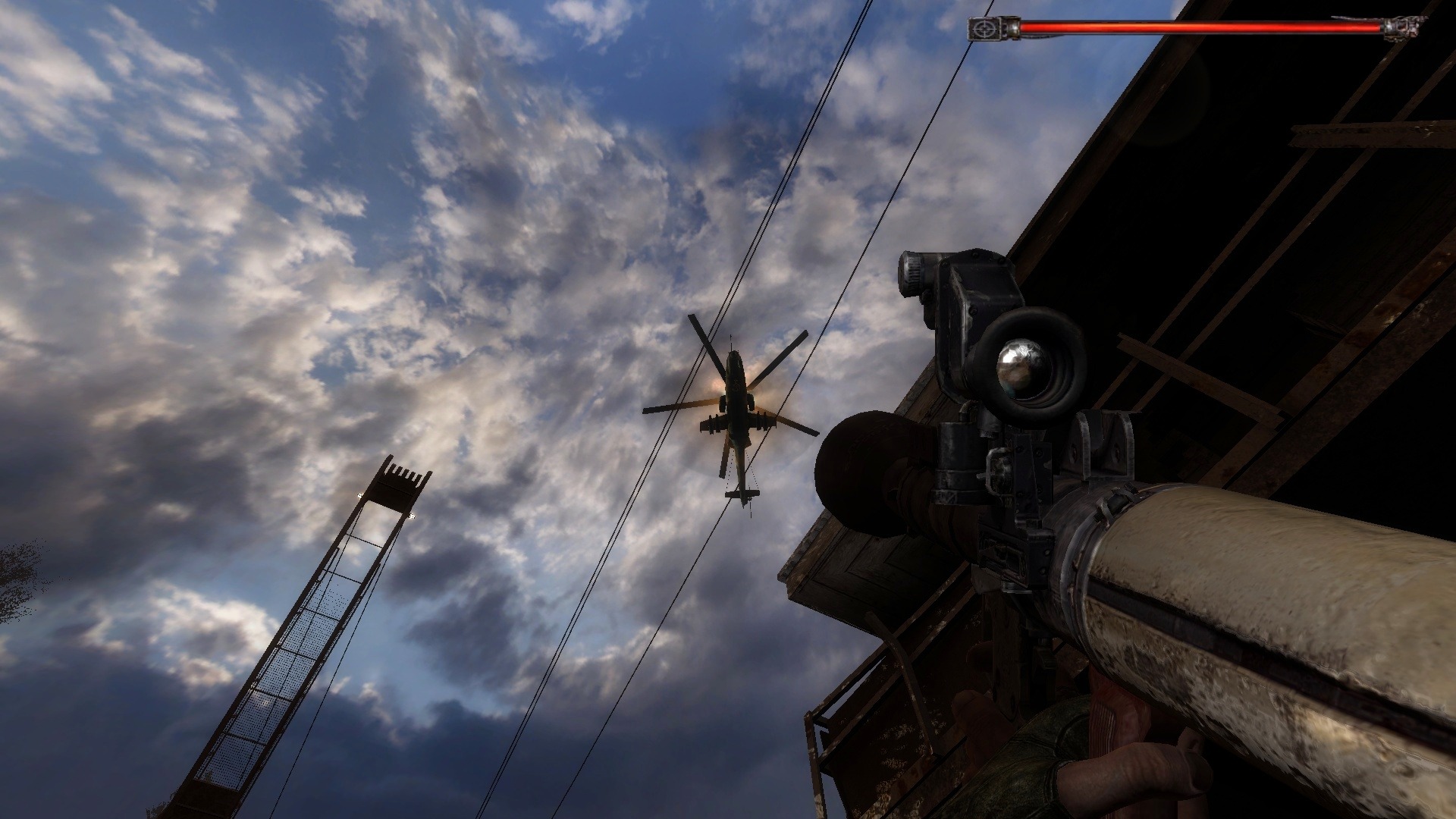
Task: Click the crosshair target icon beside the red bar
Action: pyautogui.click(x=984, y=30)
